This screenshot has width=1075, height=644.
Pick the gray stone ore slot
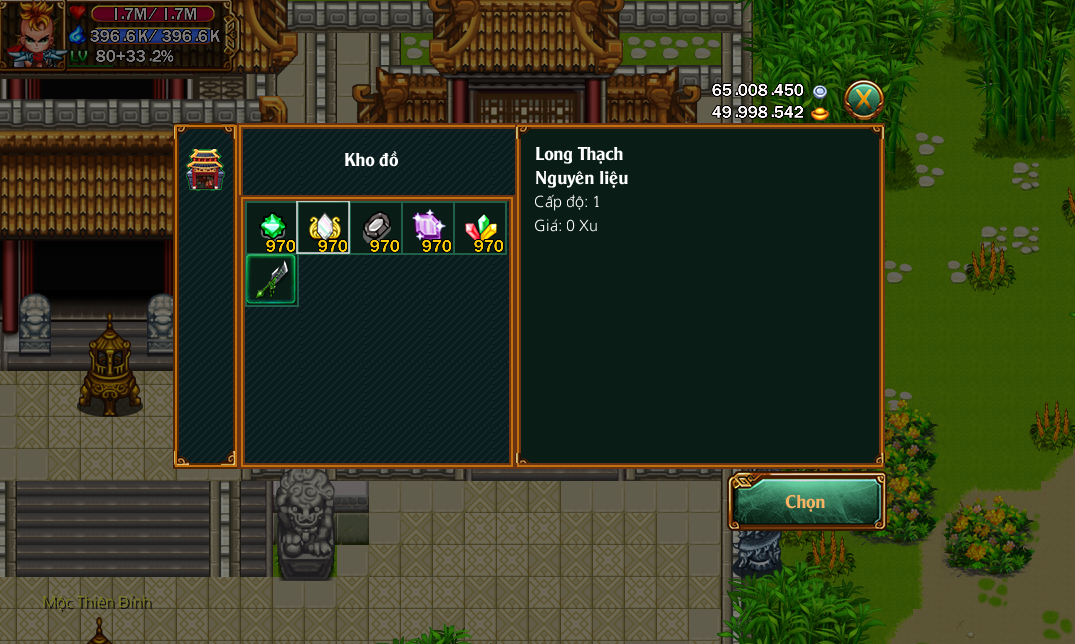(376, 228)
